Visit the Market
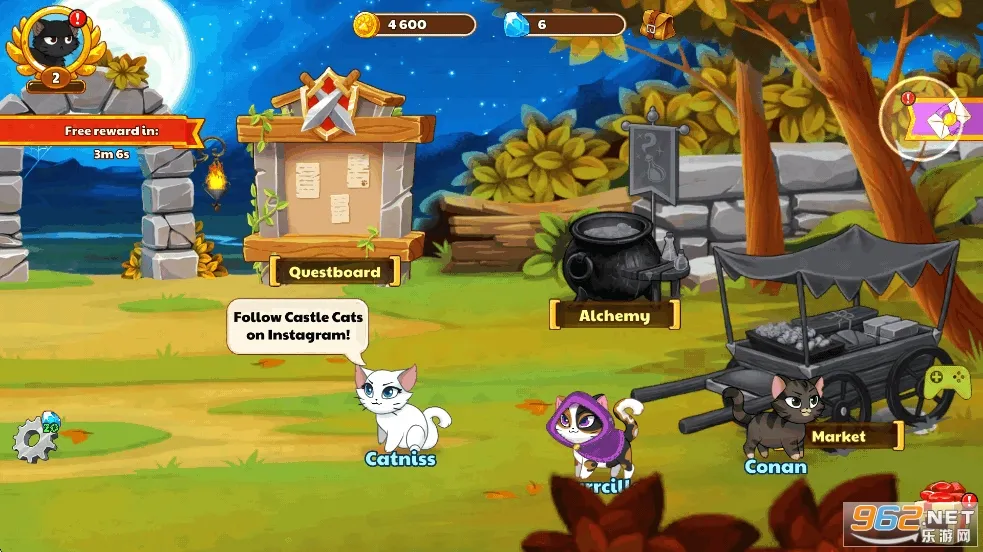This screenshot has width=983, height=552. point(838,436)
